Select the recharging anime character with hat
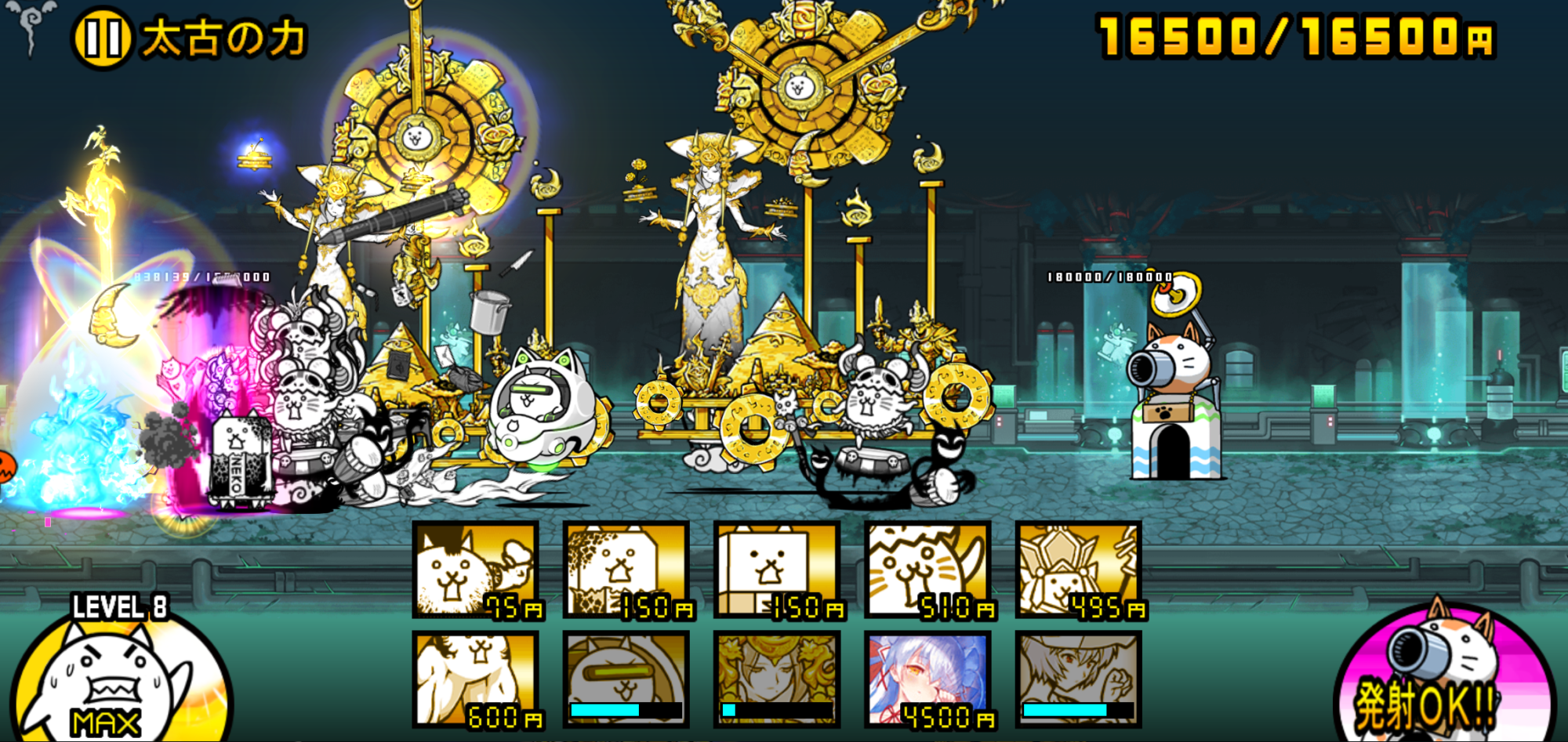Image resolution: width=1568 pixels, height=742 pixels. click(1079, 679)
